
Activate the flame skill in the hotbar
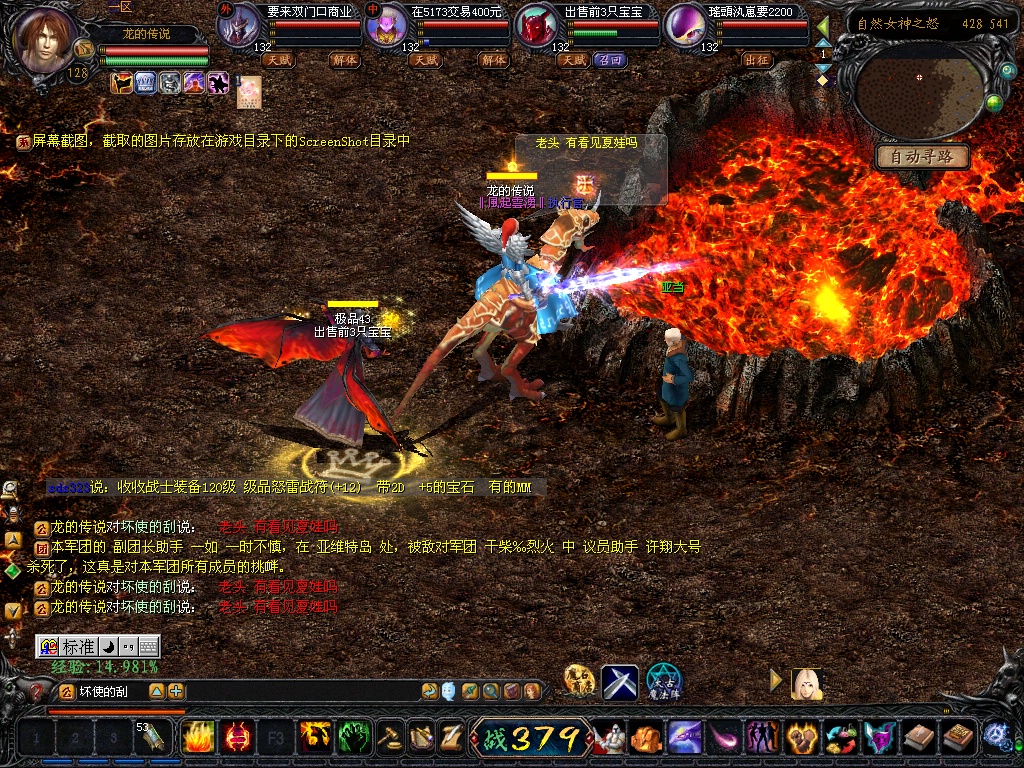point(198,738)
